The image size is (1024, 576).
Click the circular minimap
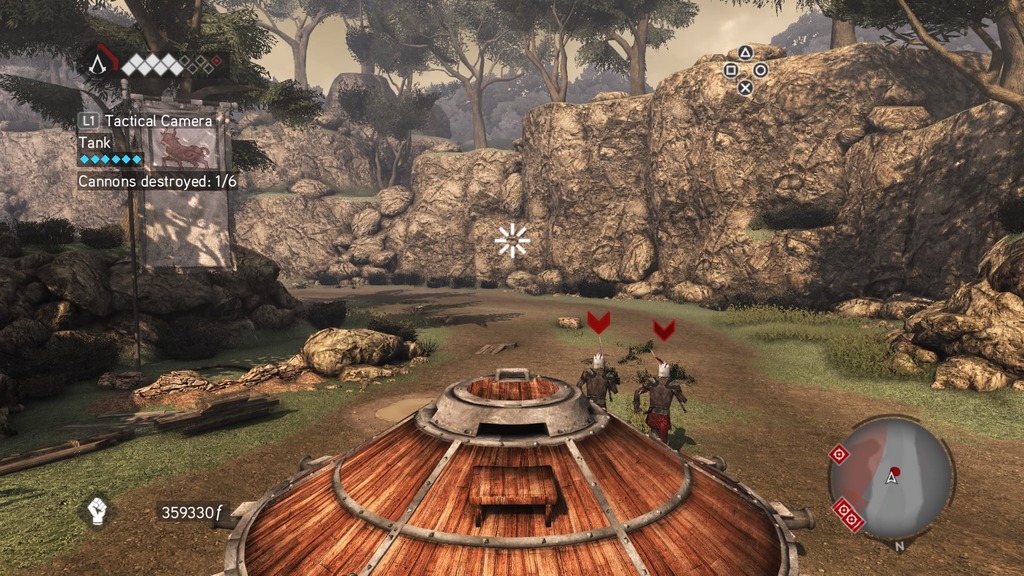pos(890,479)
